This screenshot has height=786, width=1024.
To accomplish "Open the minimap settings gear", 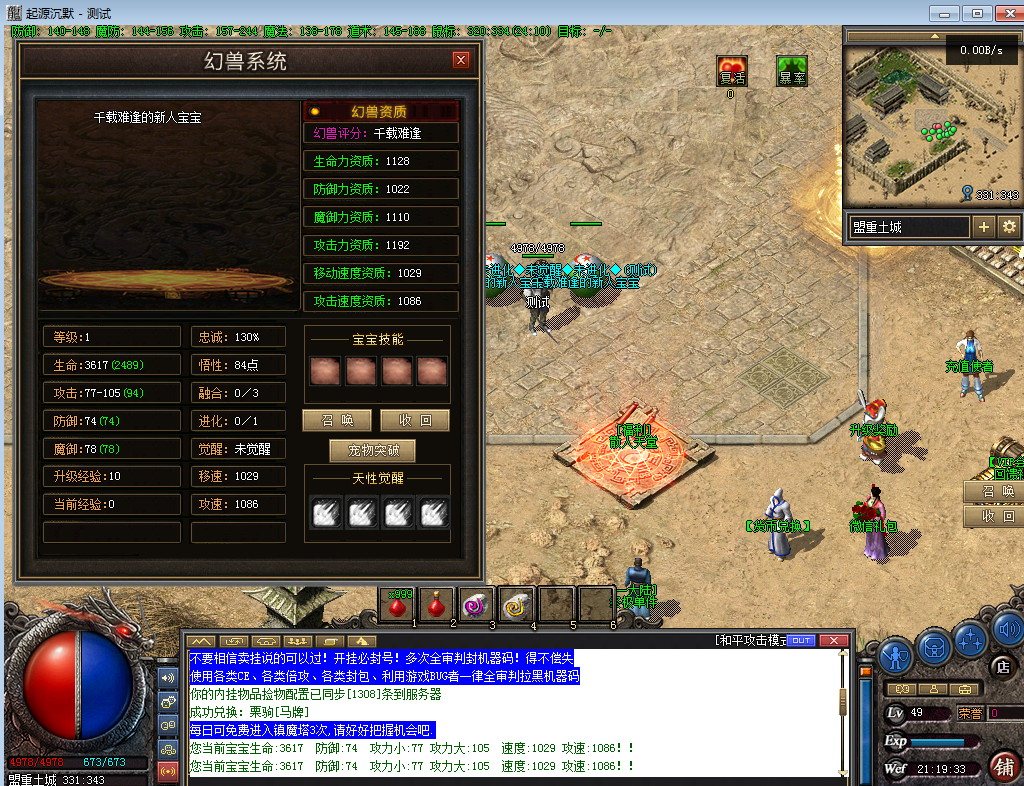I will (x=1009, y=227).
